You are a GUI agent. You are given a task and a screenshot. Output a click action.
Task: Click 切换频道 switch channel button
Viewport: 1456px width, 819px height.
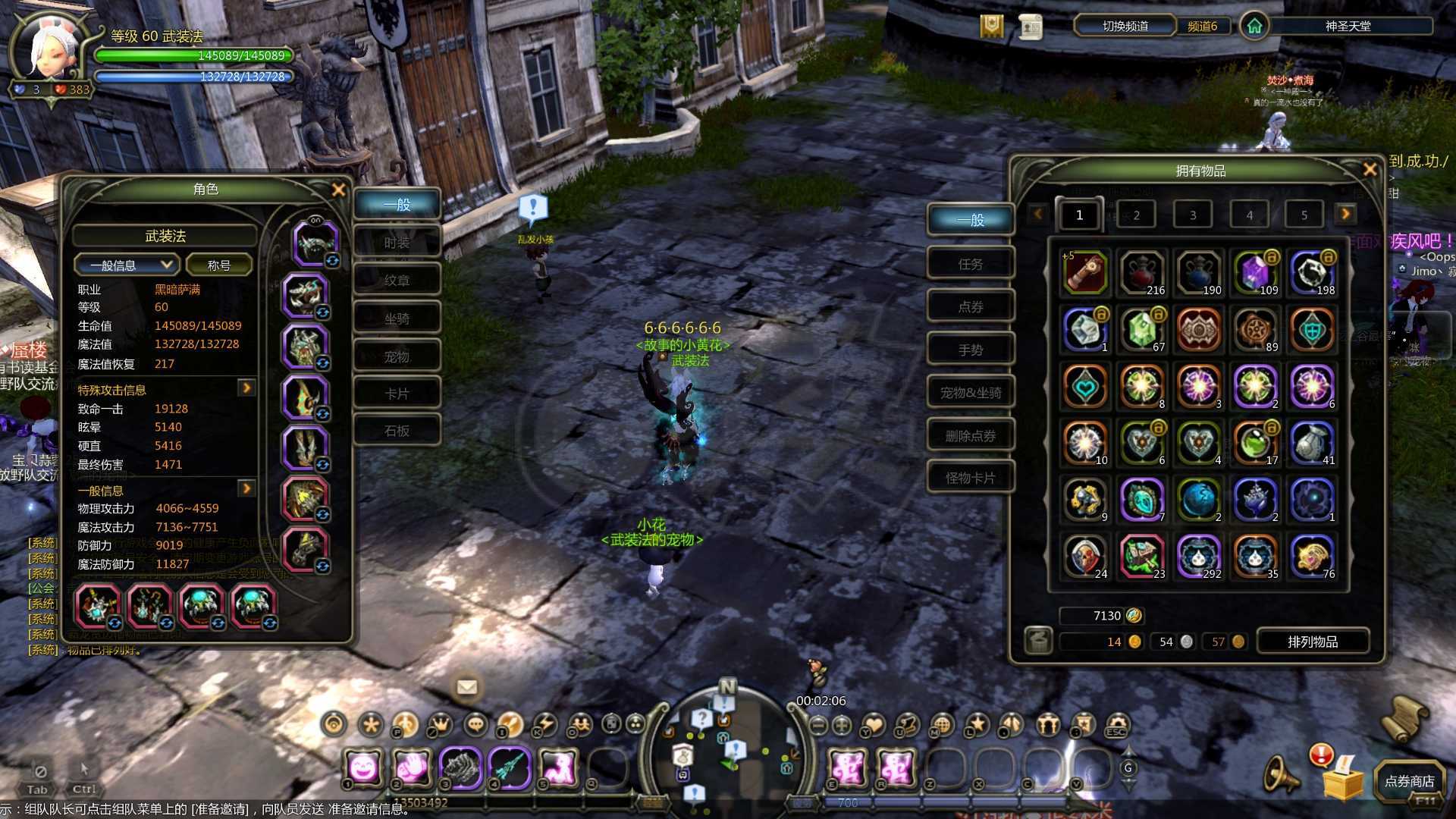tap(1125, 26)
